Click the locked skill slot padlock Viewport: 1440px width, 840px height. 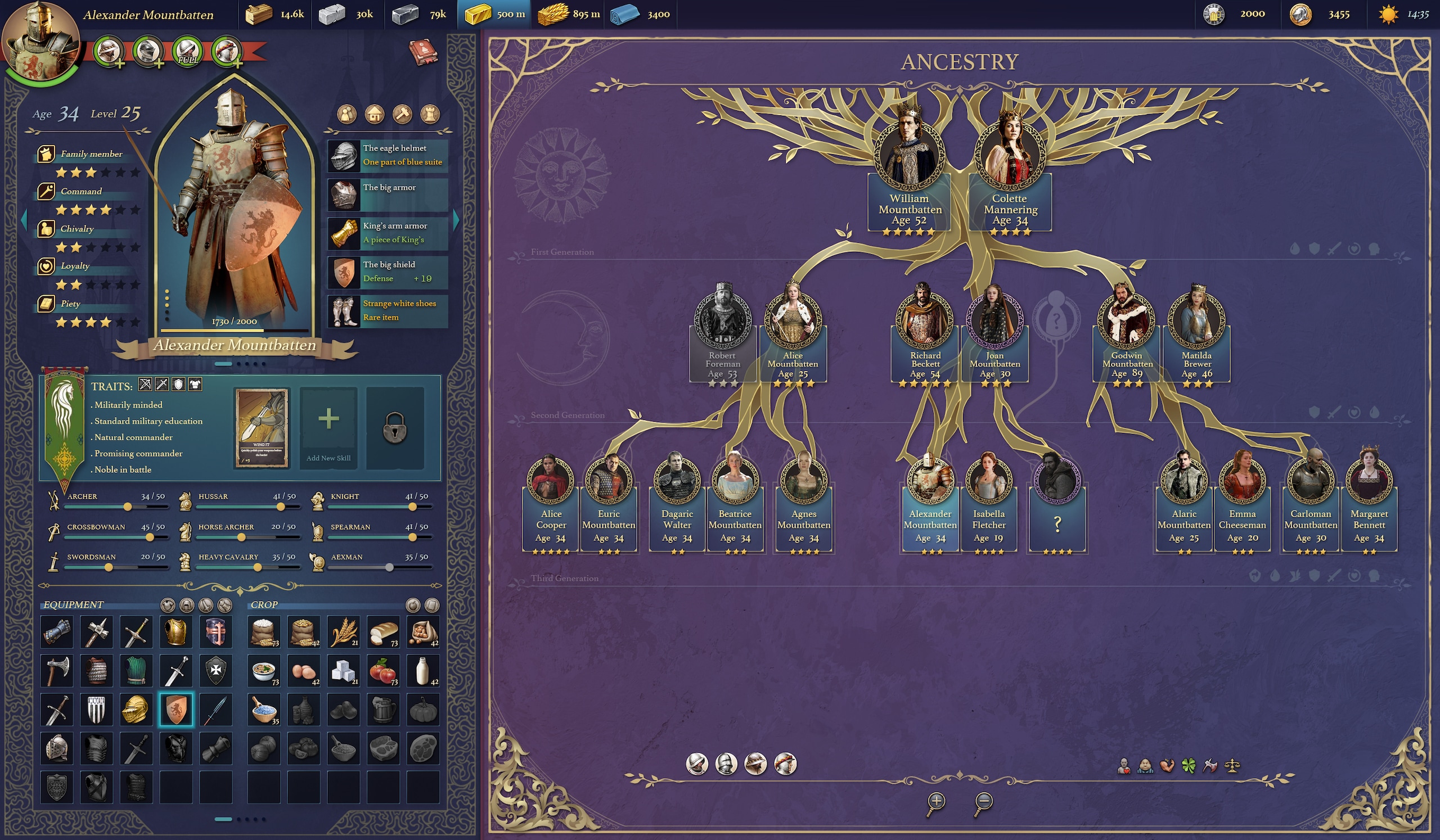394,427
